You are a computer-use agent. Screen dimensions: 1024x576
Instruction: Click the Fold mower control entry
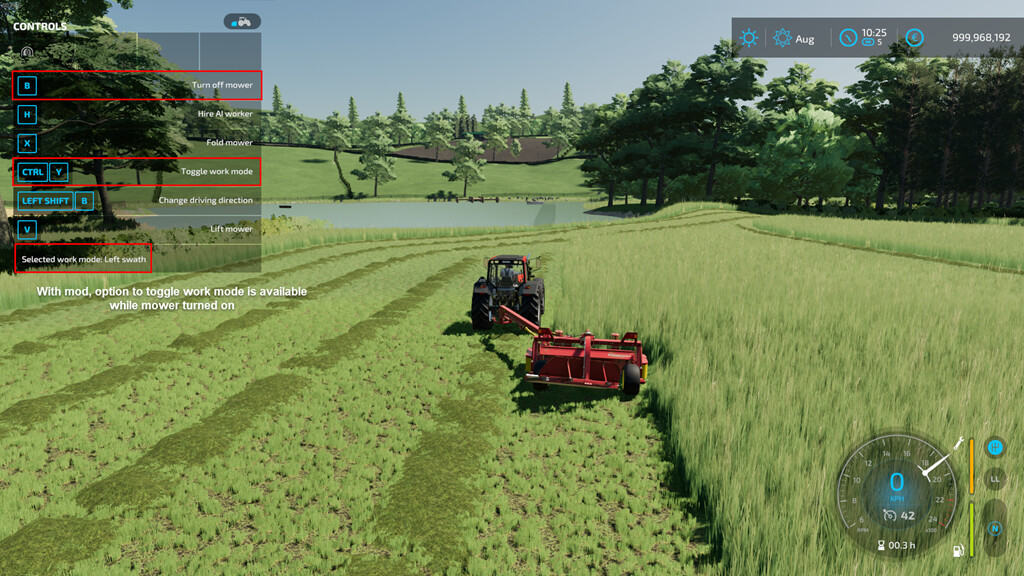(x=137, y=143)
